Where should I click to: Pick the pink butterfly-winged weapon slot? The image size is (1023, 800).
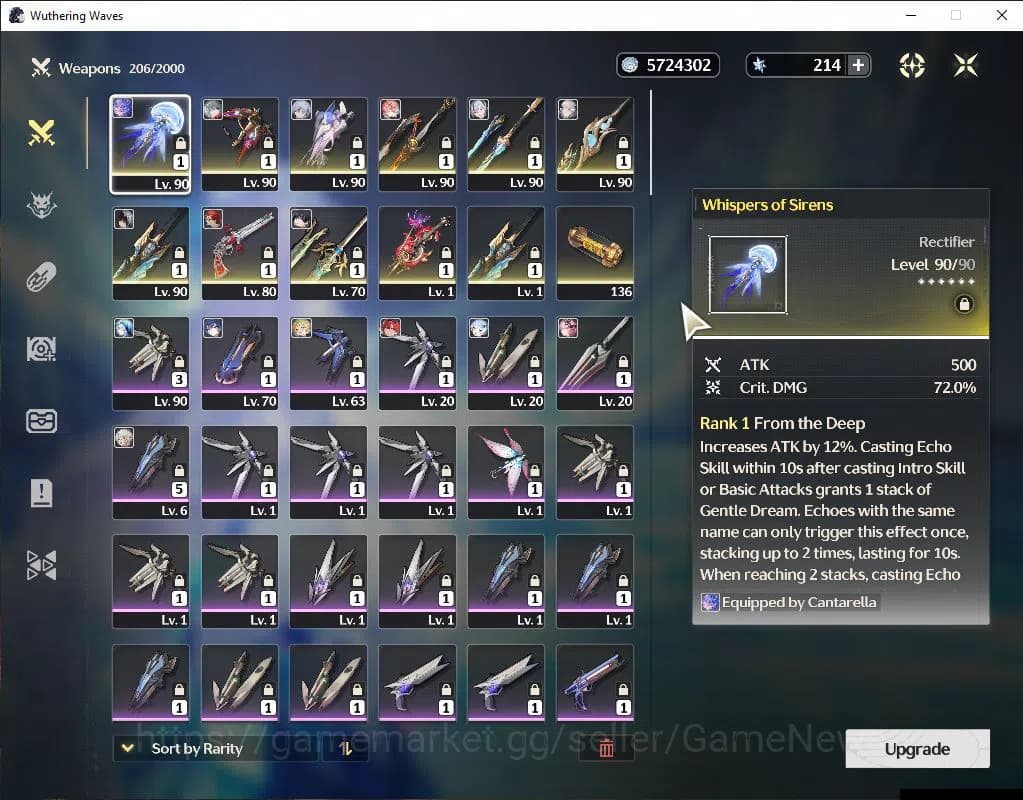(x=506, y=472)
